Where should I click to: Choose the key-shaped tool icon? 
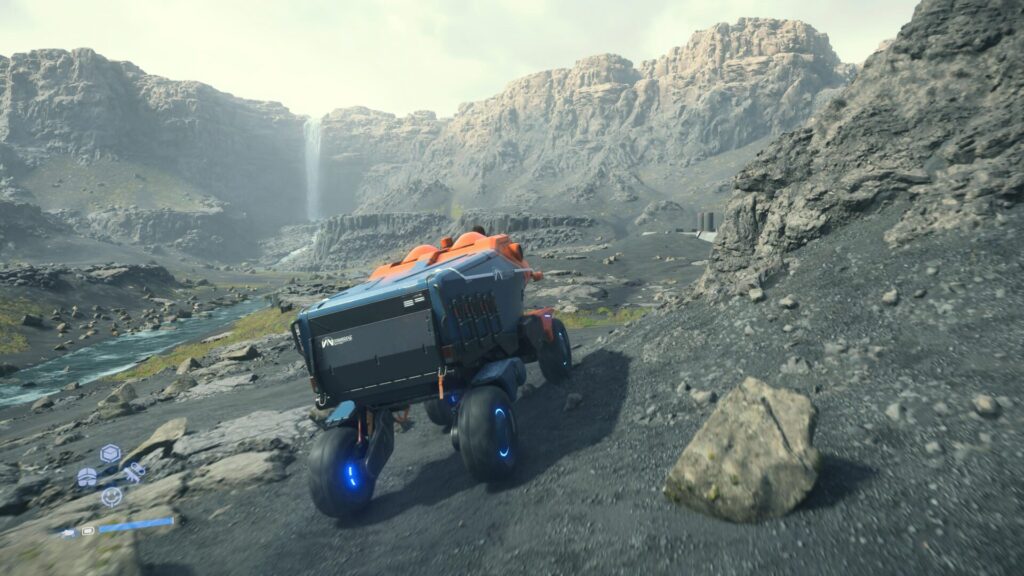tap(133, 472)
